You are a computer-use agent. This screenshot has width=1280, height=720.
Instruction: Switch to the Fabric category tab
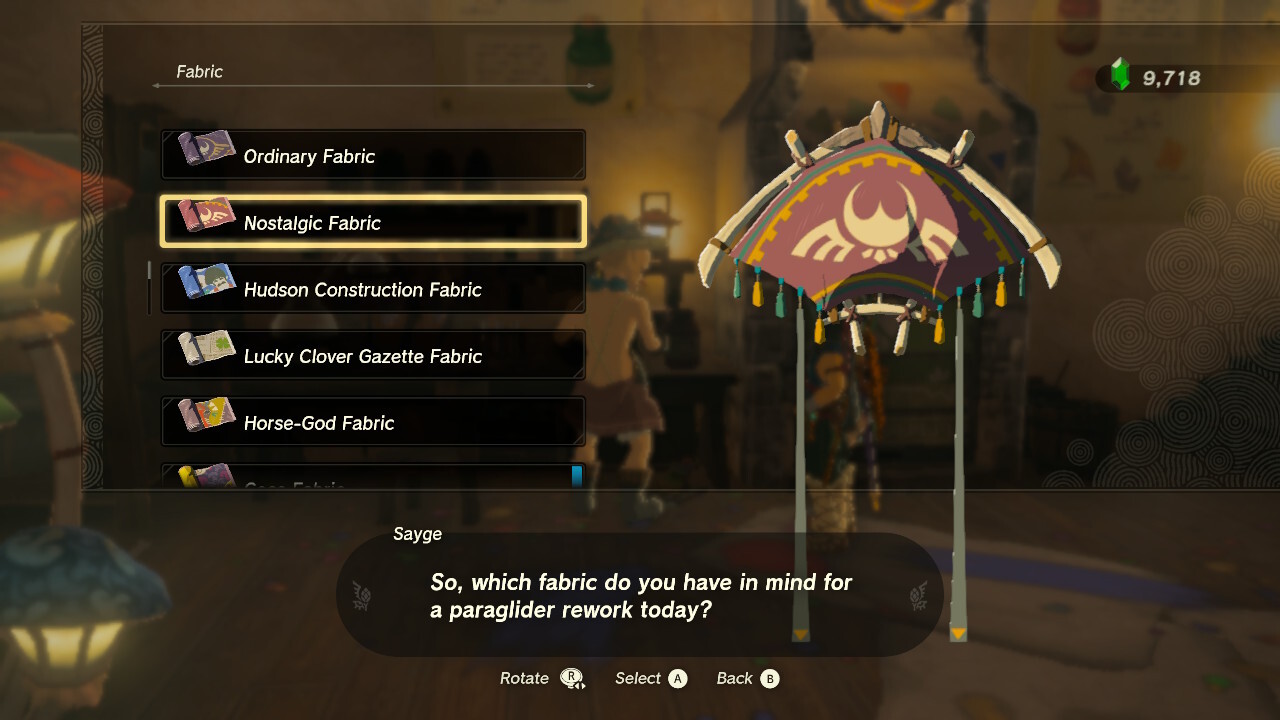[x=199, y=72]
